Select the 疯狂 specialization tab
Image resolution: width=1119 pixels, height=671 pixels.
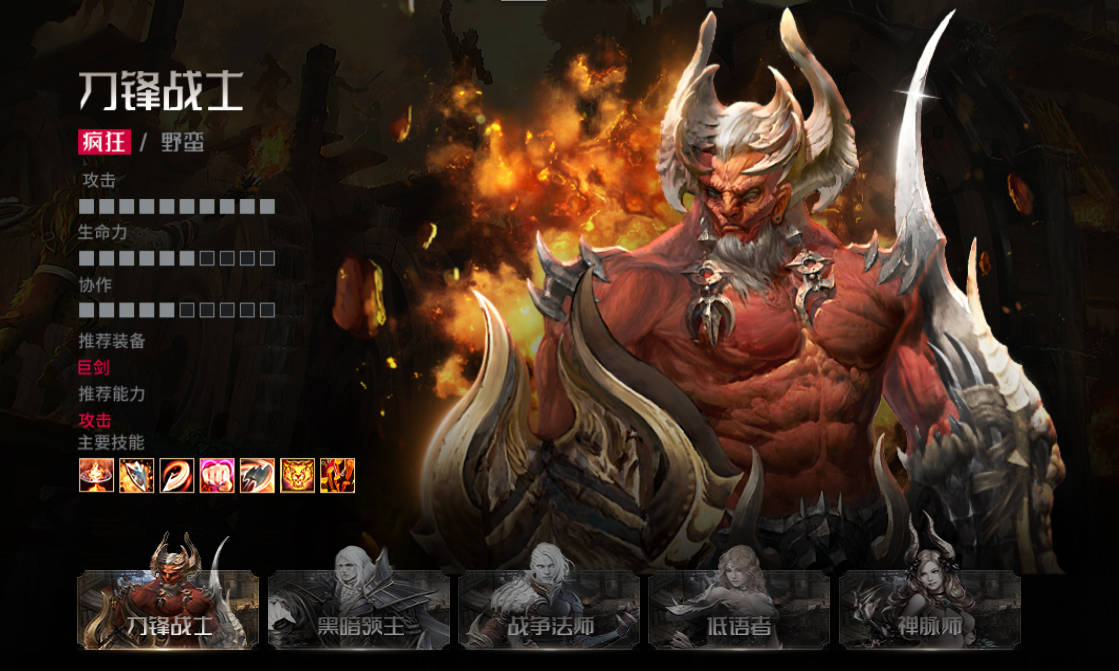tap(104, 142)
